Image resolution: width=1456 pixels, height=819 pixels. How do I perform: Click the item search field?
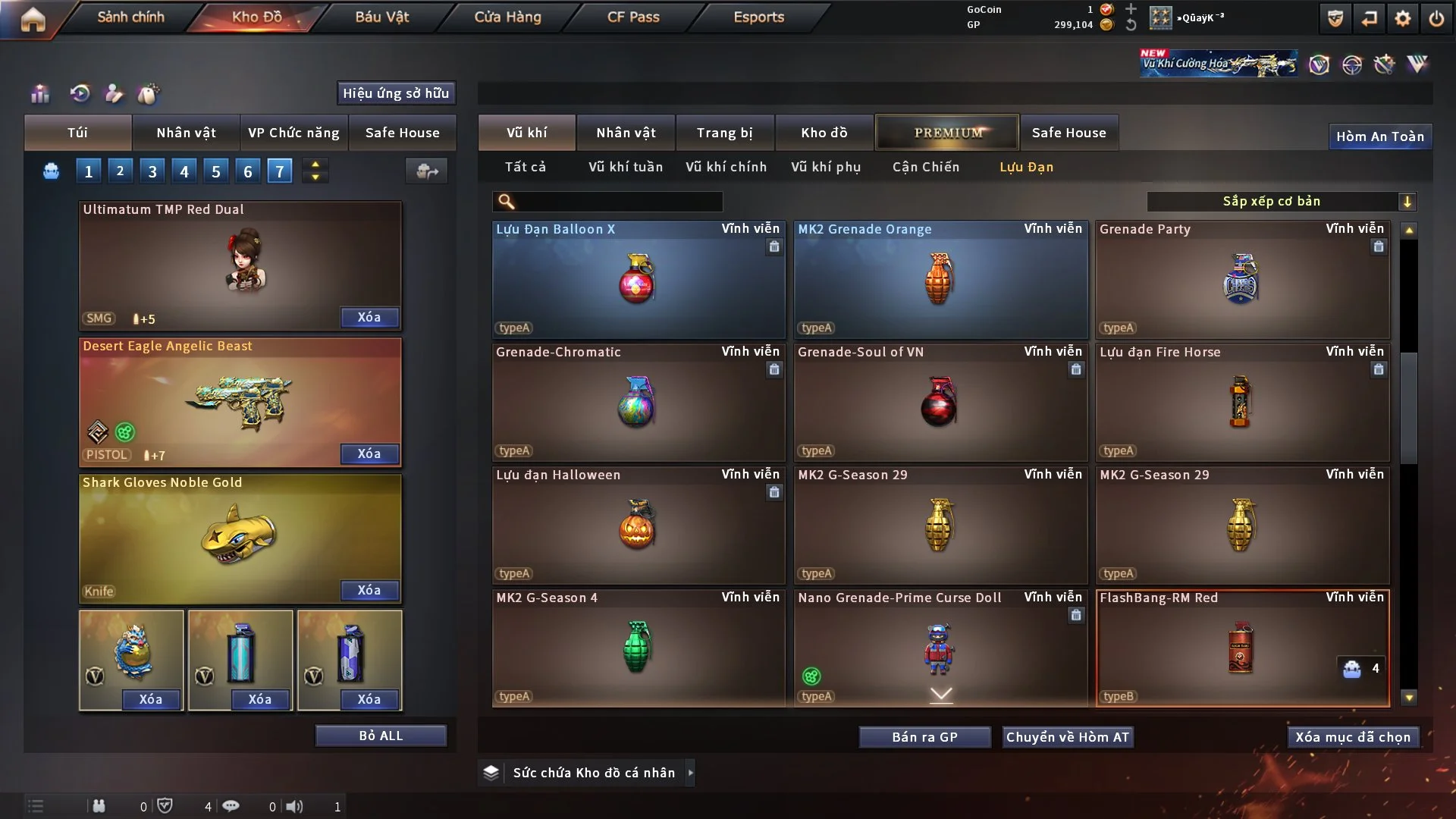click(x=618, y=202)
